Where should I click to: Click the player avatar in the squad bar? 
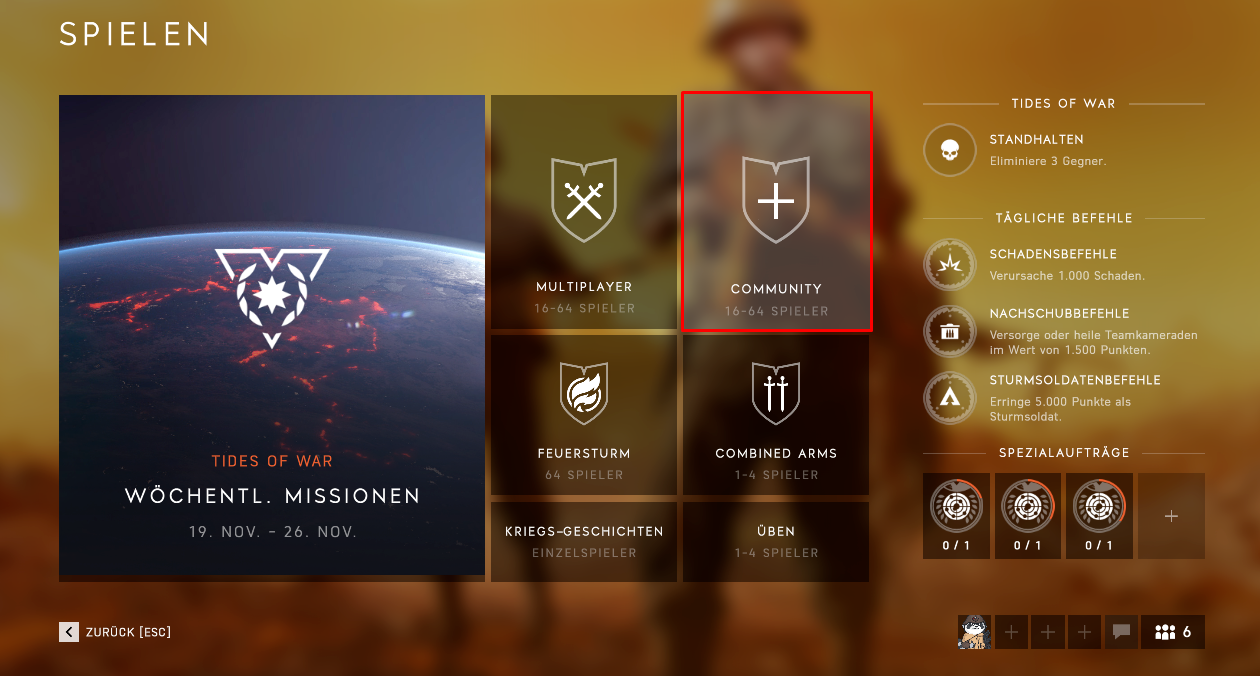974,632
